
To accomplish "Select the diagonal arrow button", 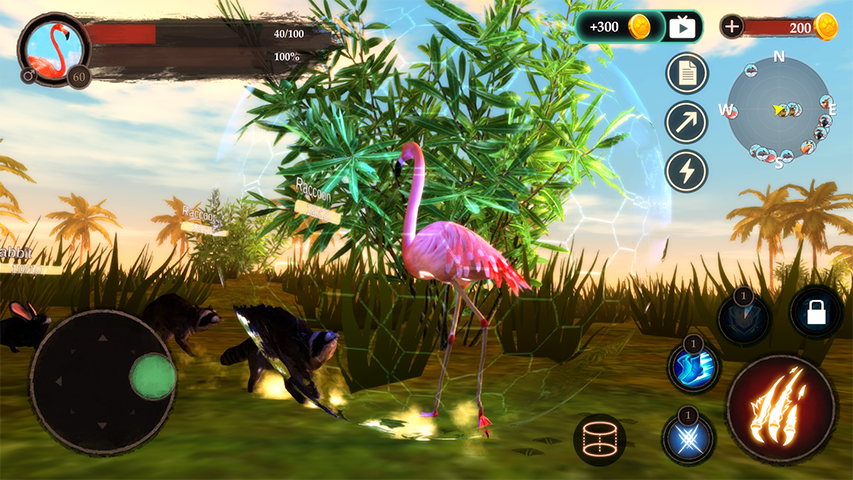I will tap(686, 122).
